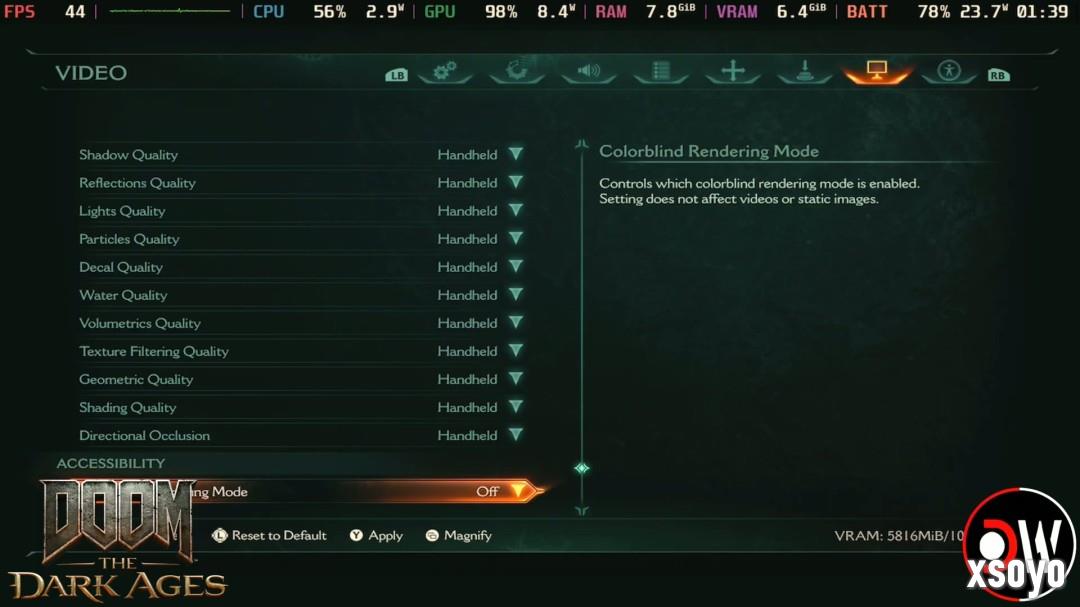
Task: Switch to the crosshair-arrows tab
Action: click(733, 71)
